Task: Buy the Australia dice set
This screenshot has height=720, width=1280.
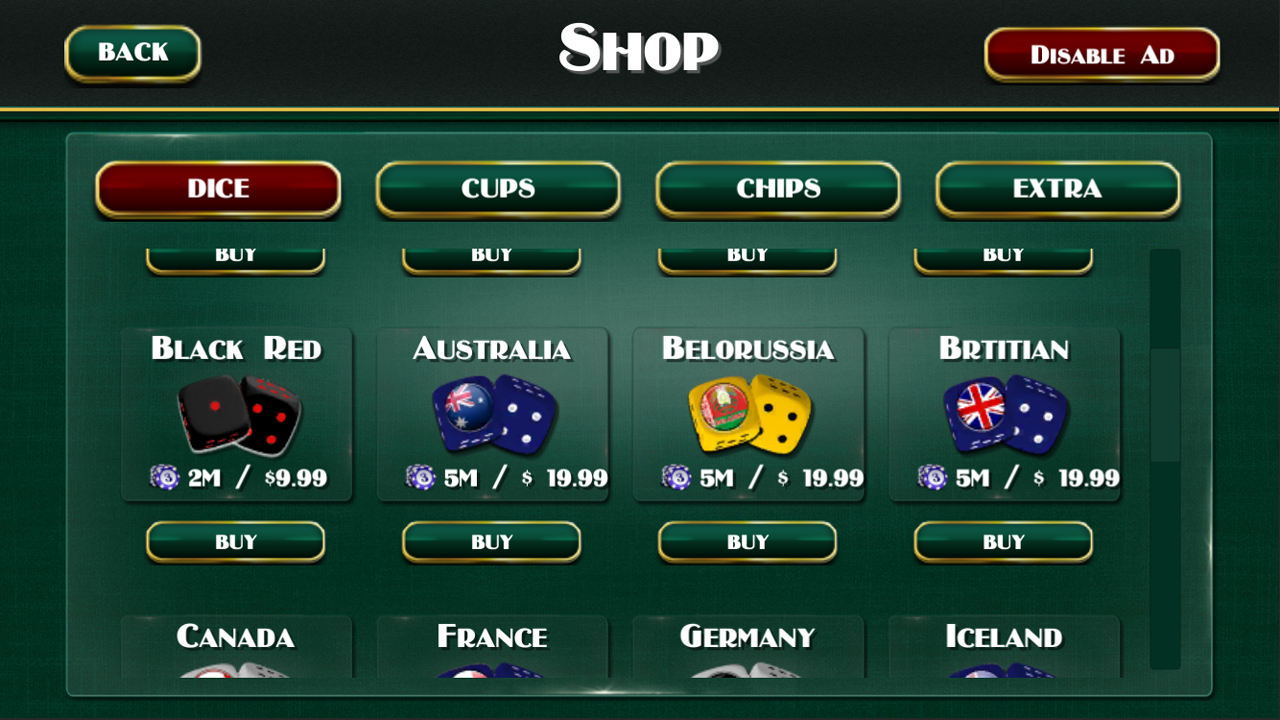Action: tap(491, 541)
